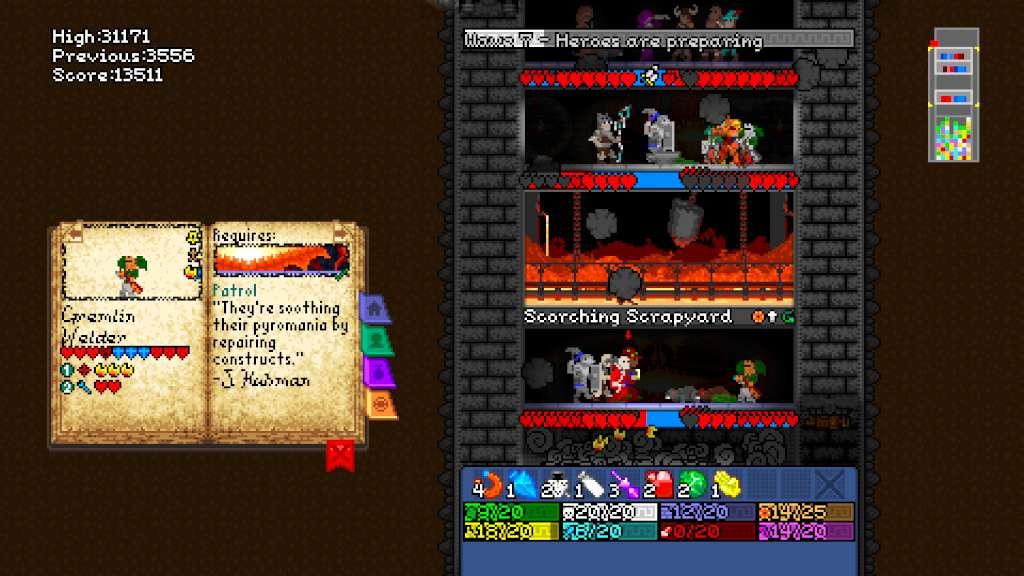Click the red bookmark ribbon below the book
Viewport: 1024px width, 576px height.
coord(340,456)
